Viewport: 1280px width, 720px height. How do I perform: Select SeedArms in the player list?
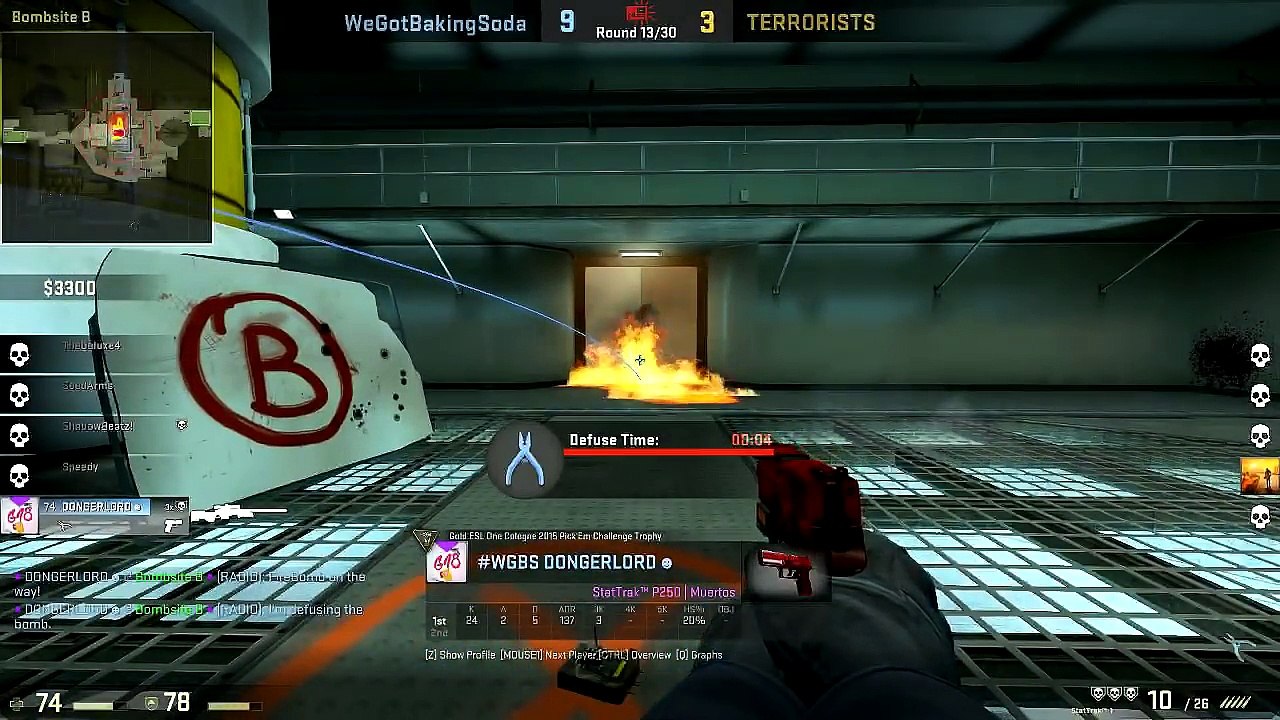(88, 386)
